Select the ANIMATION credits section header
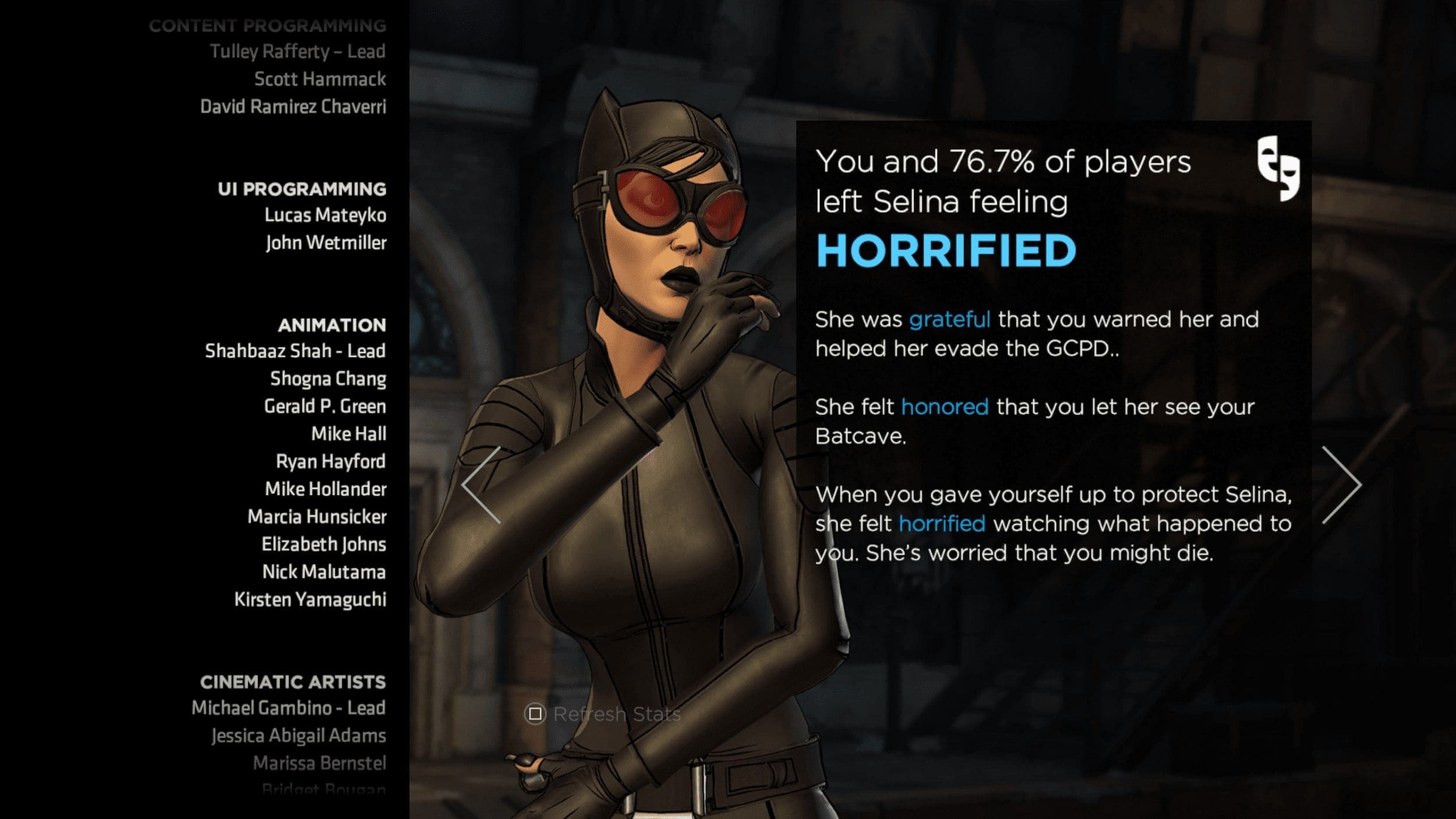 [x=334, y=326]
